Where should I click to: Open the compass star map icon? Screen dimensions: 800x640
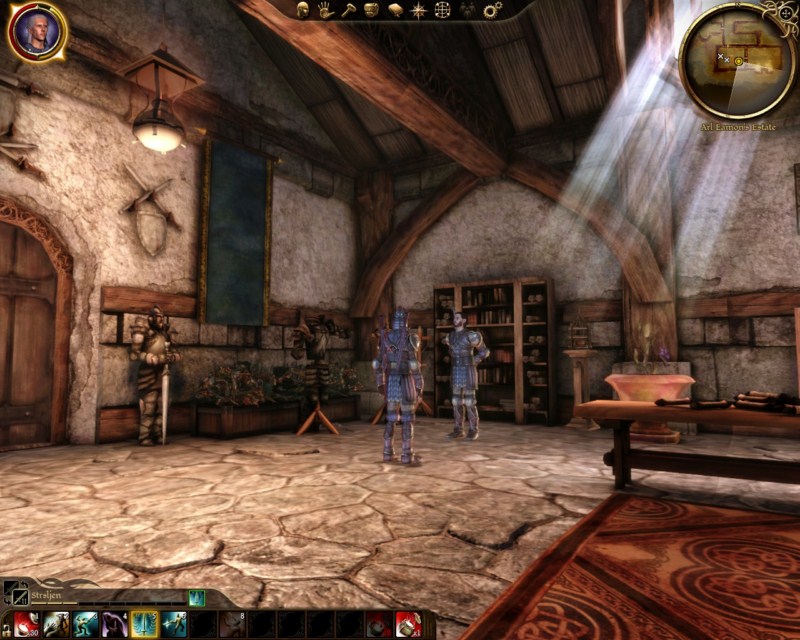coord(419,10)
